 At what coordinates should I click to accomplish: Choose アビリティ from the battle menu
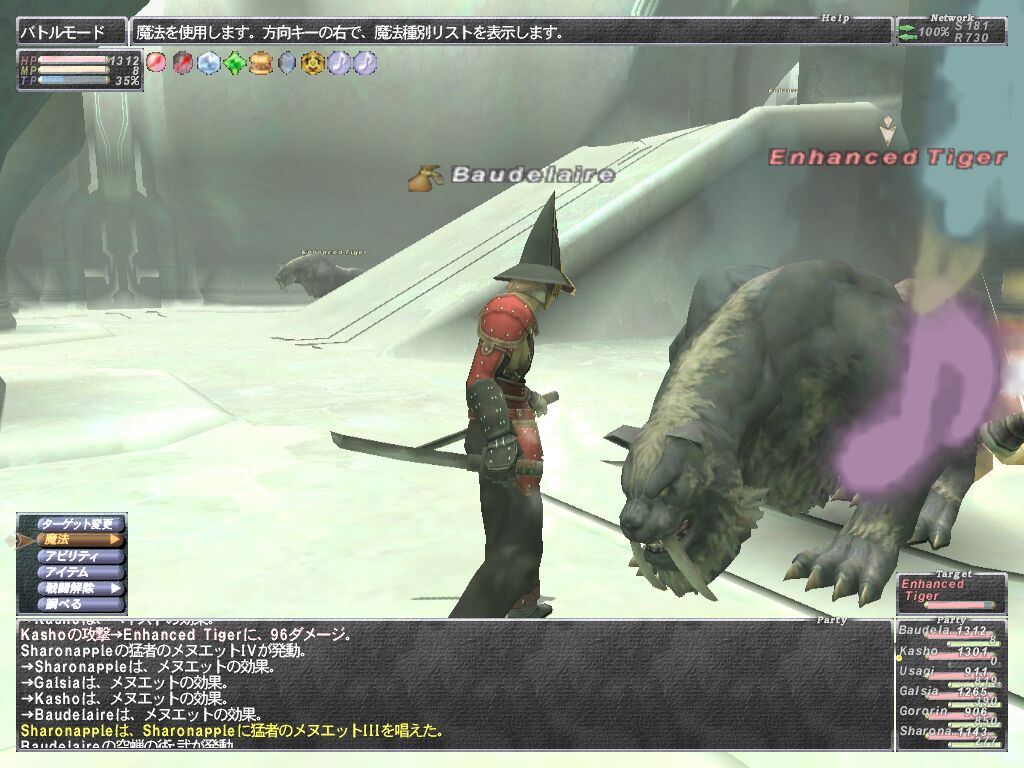[x=79, y=556]
